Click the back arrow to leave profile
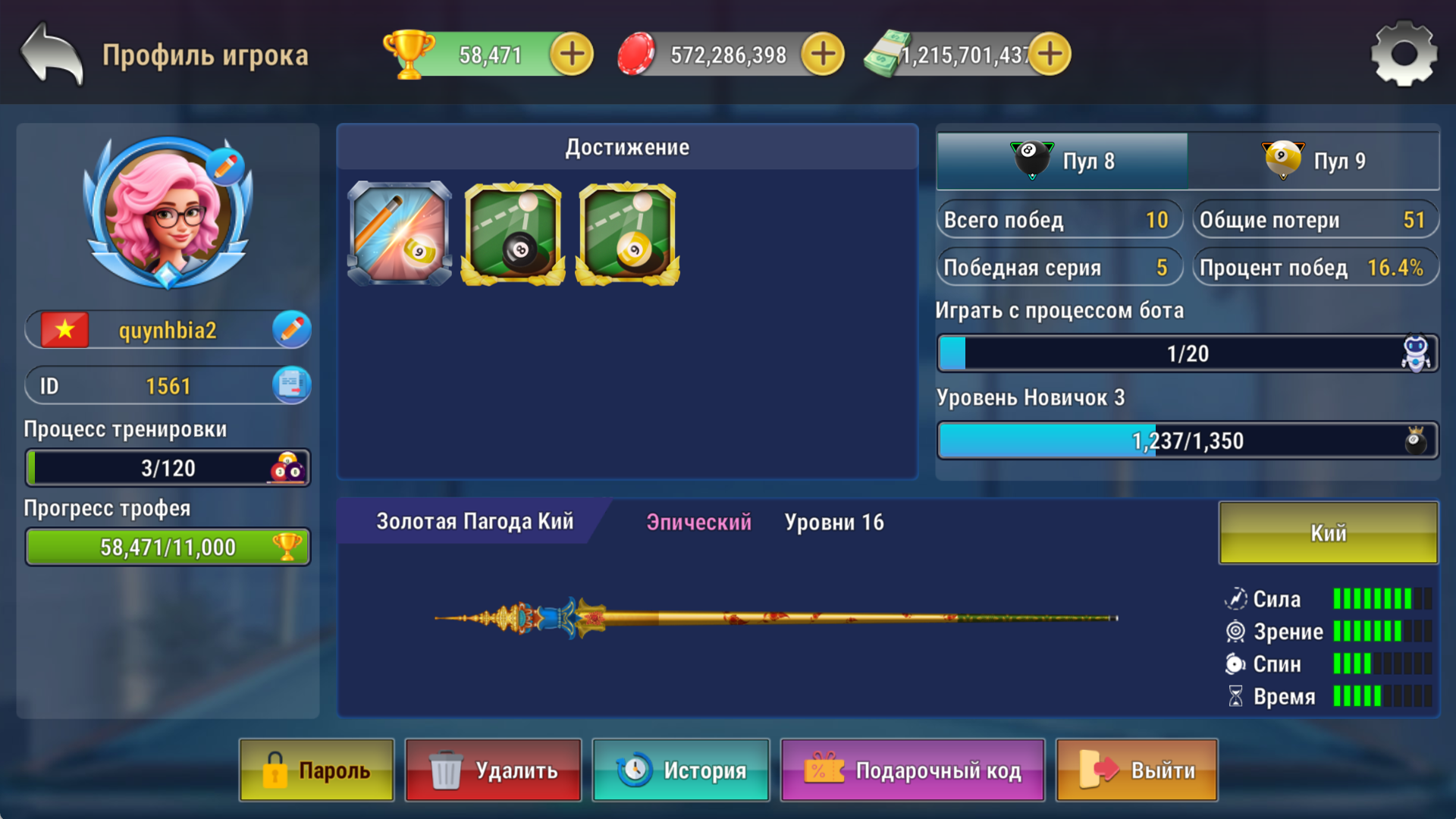The width and height of the screenshot is (1456, 819). [x=49, y=53]
